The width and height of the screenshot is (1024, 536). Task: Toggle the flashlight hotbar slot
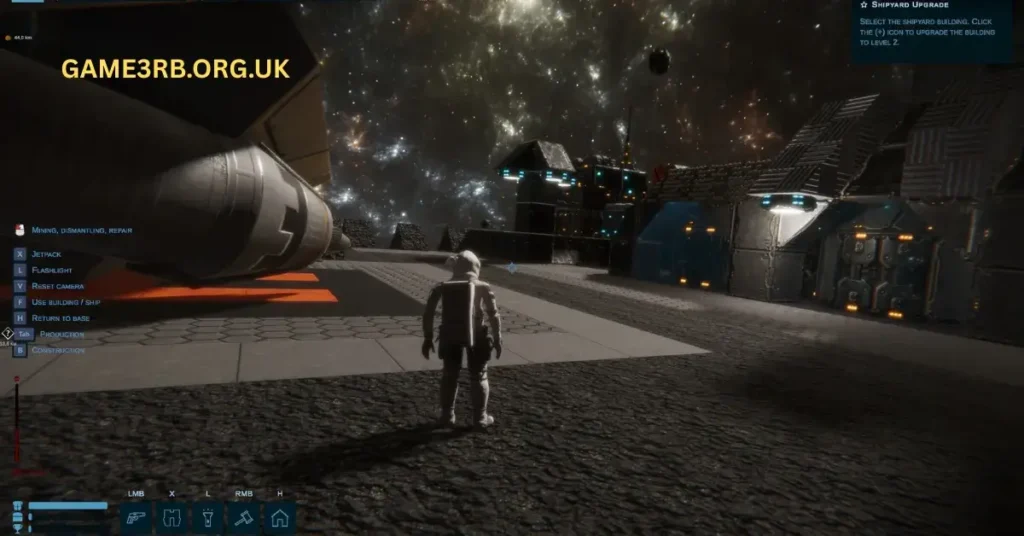click(x=207, y=518)
